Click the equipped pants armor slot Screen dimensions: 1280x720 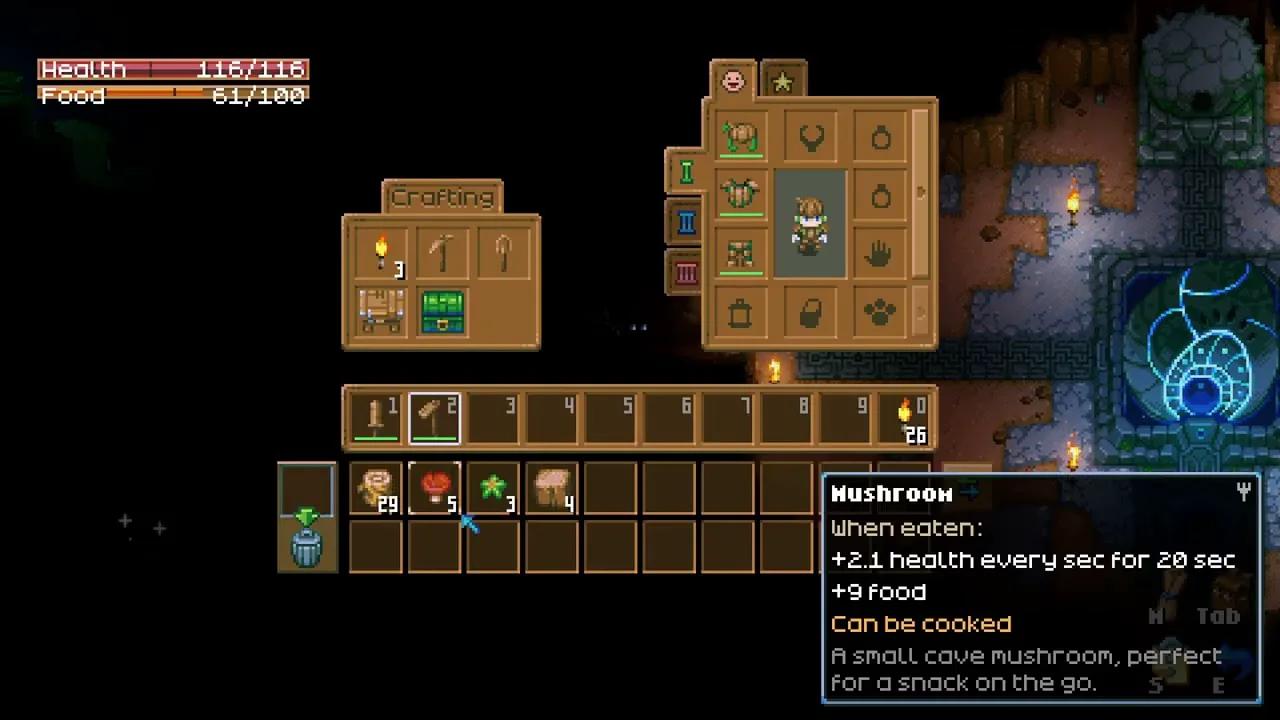click(741, 252)
